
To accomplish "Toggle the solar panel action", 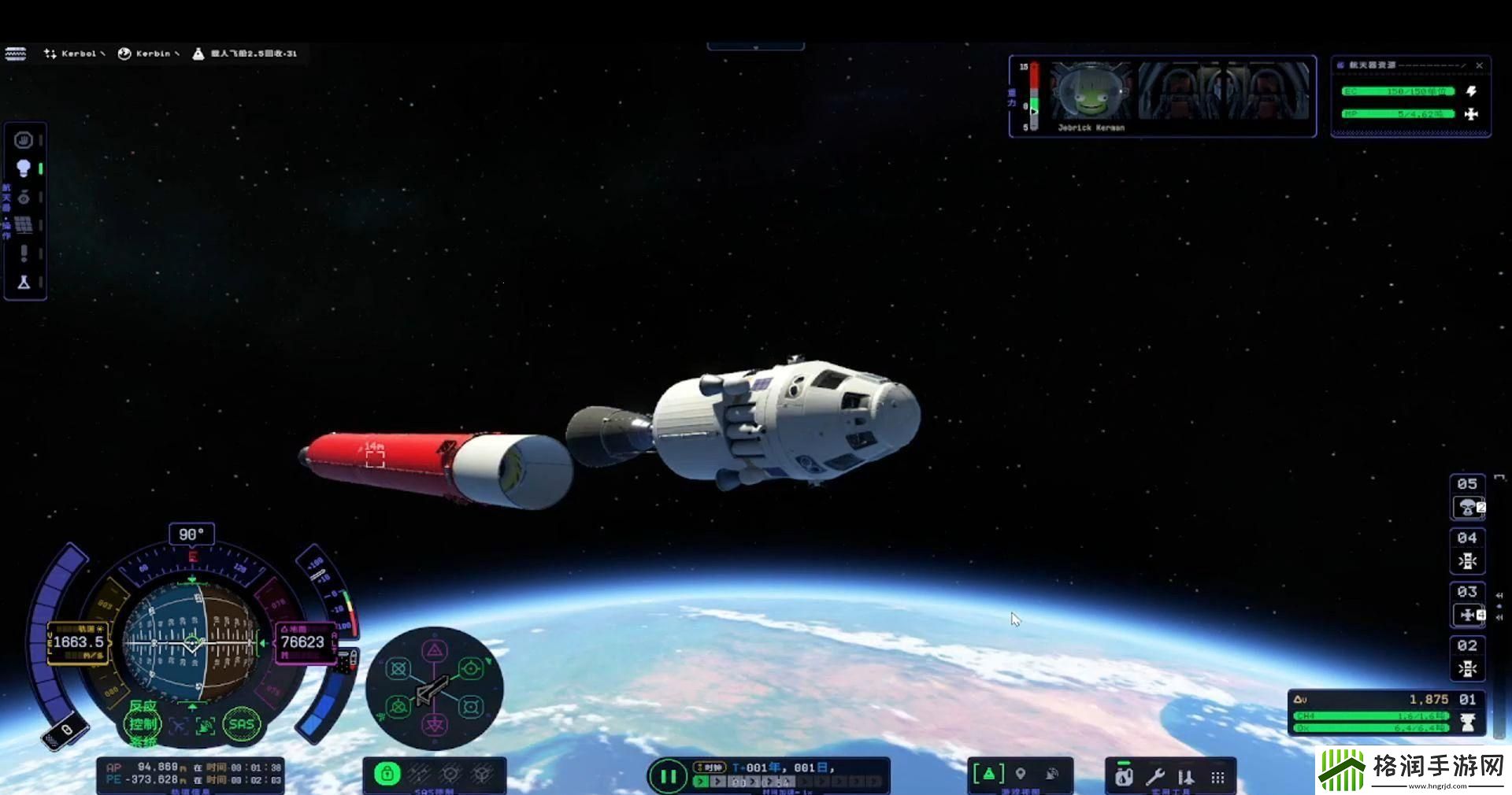I will 24,225.
